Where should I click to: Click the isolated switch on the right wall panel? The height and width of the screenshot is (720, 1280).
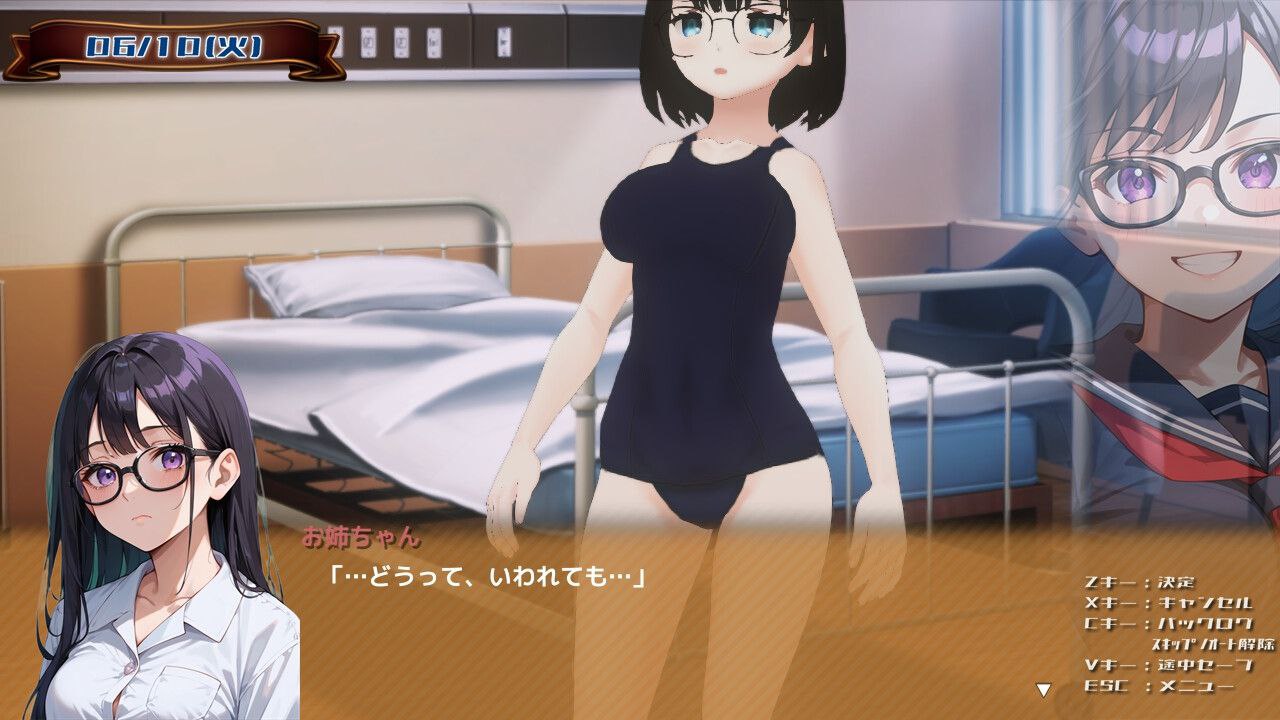pos(503,41)
